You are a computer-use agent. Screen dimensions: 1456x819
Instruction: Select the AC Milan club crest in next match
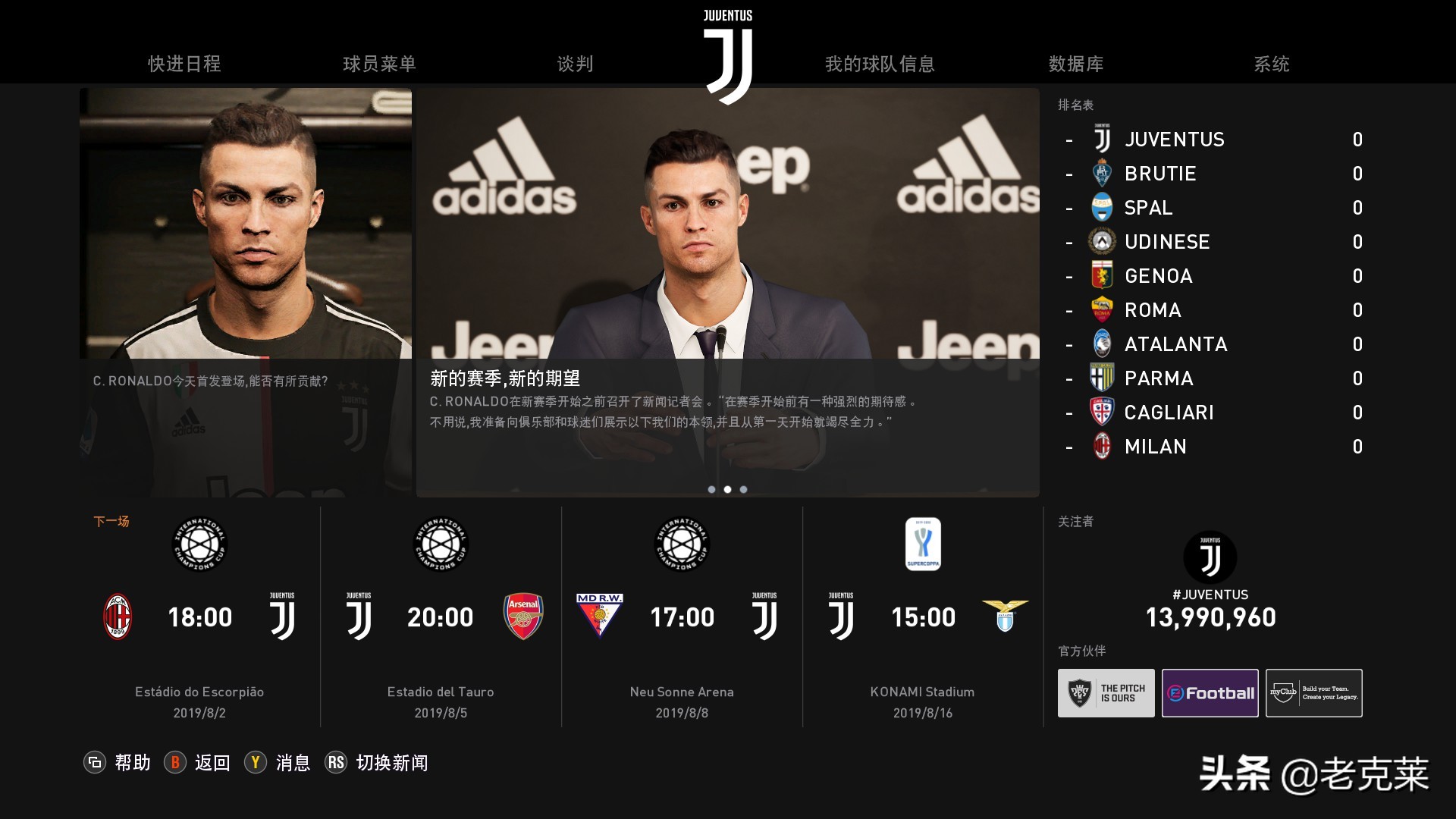pos(118,617)
